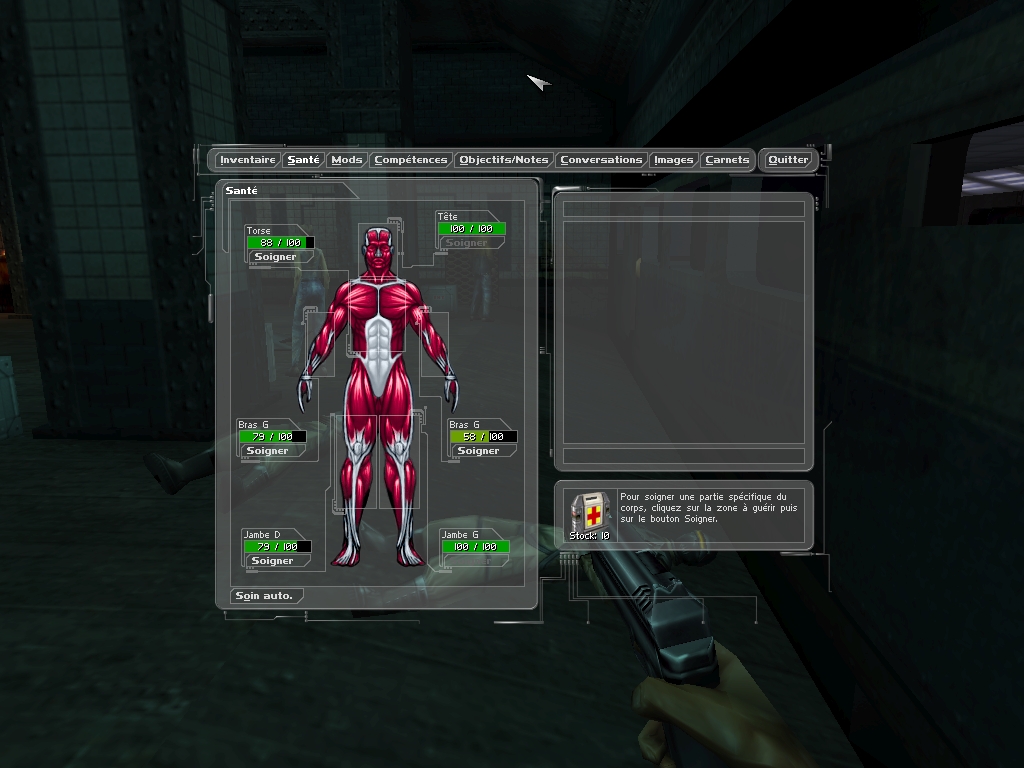This screenshot has width=1024, height=768.
Task: Click Quitter to close the menu
Action: [x=788, y=160]
